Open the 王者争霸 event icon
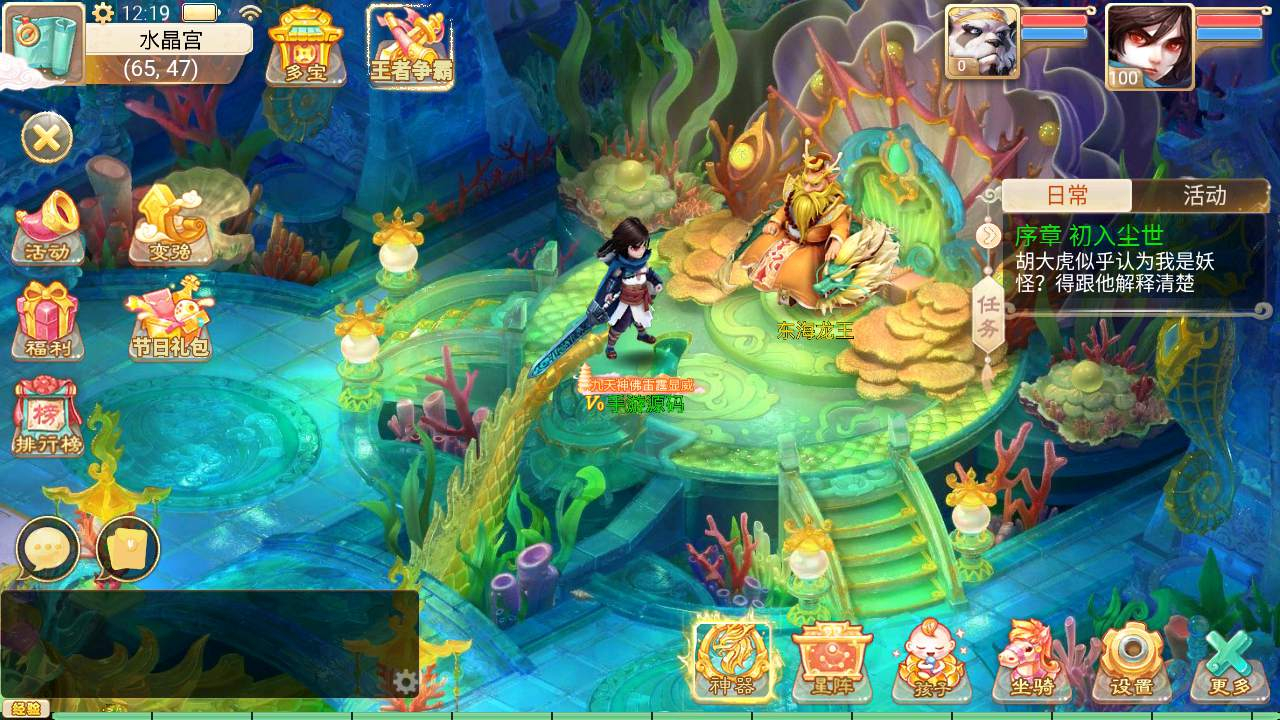Image resolution: width=1280 pixels, height=720 pixels. (x=409, y=46)
